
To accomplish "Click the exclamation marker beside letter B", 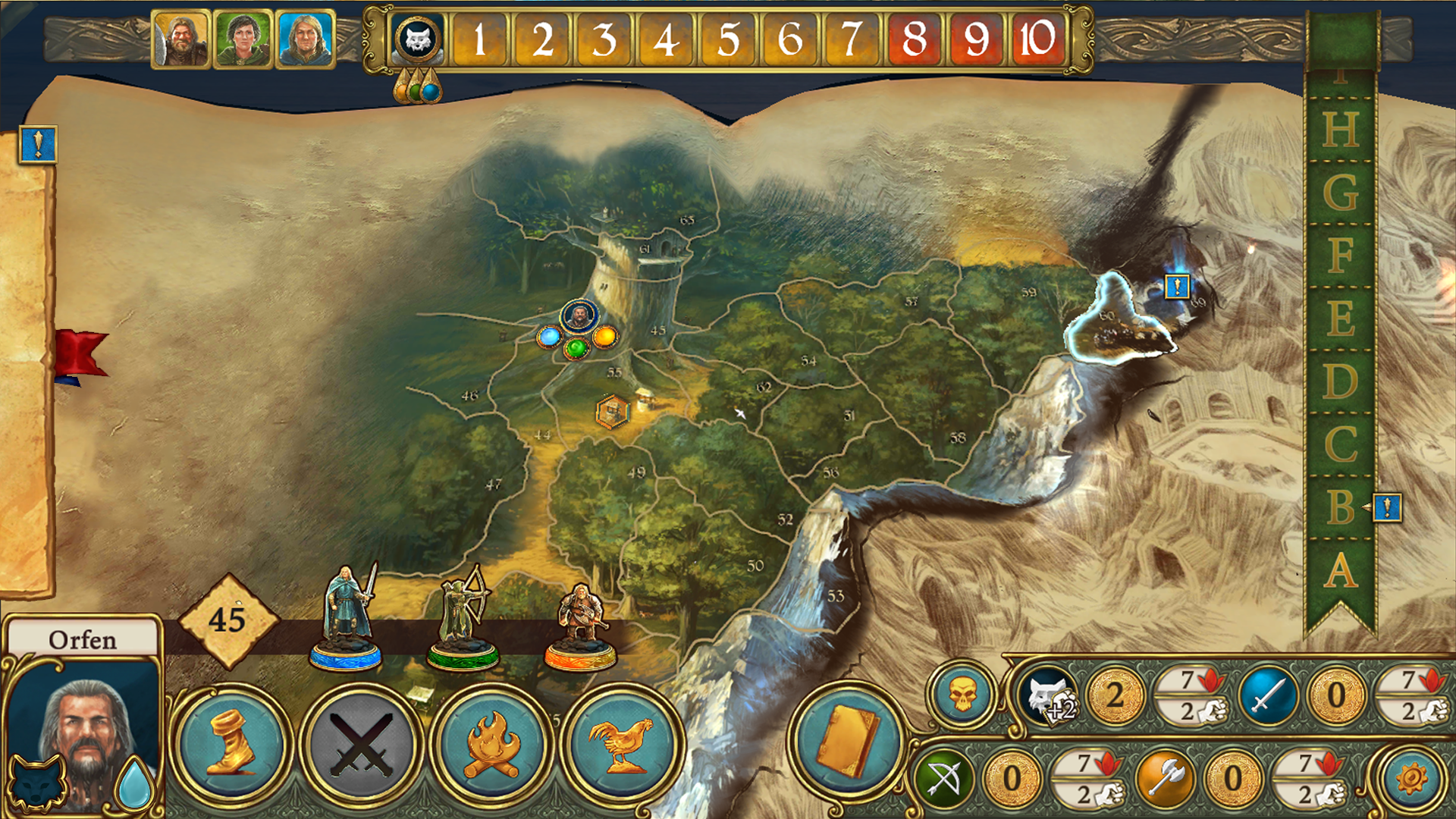I will pyautogui.click(x=1387, y=507).
